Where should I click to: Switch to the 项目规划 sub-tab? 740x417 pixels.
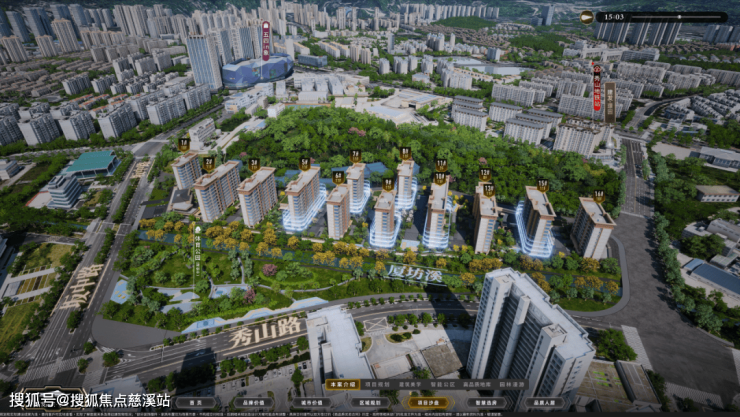[x=375, y=384]
